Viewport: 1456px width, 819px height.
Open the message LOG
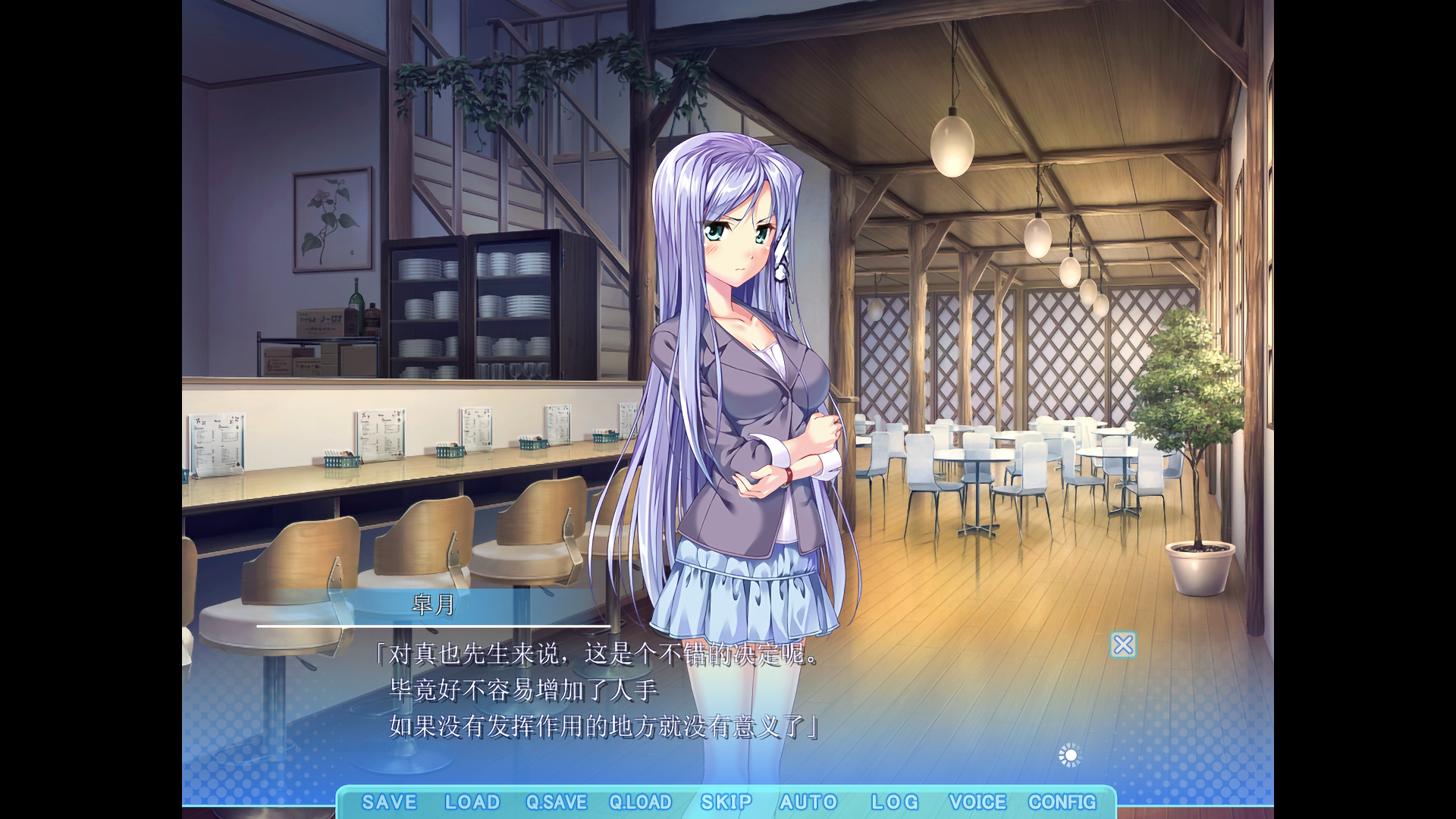894,802
